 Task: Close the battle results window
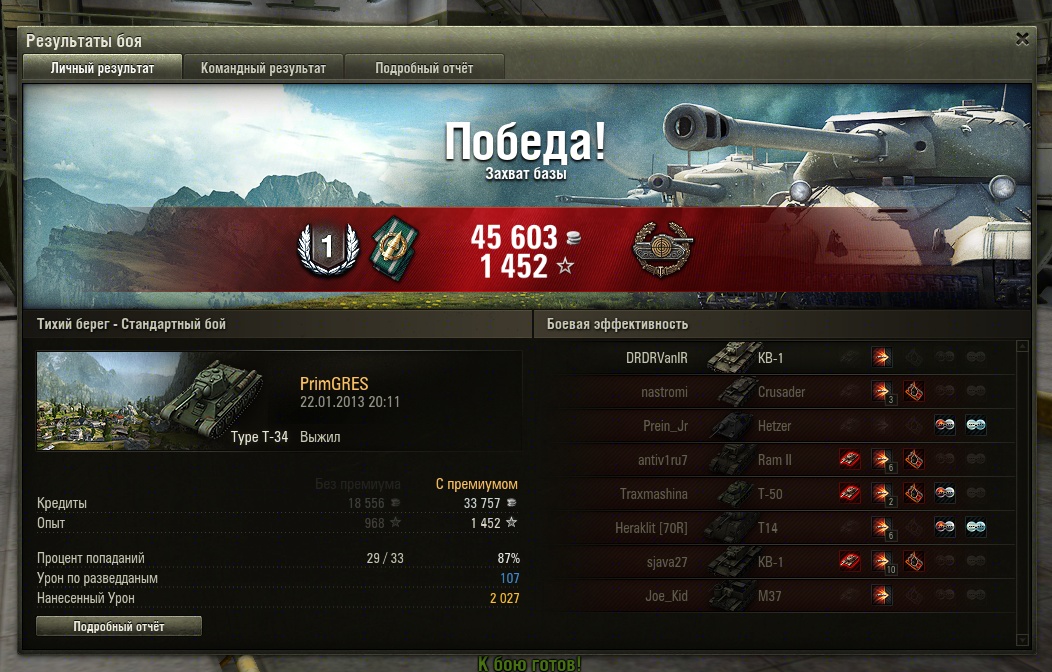1022,39
